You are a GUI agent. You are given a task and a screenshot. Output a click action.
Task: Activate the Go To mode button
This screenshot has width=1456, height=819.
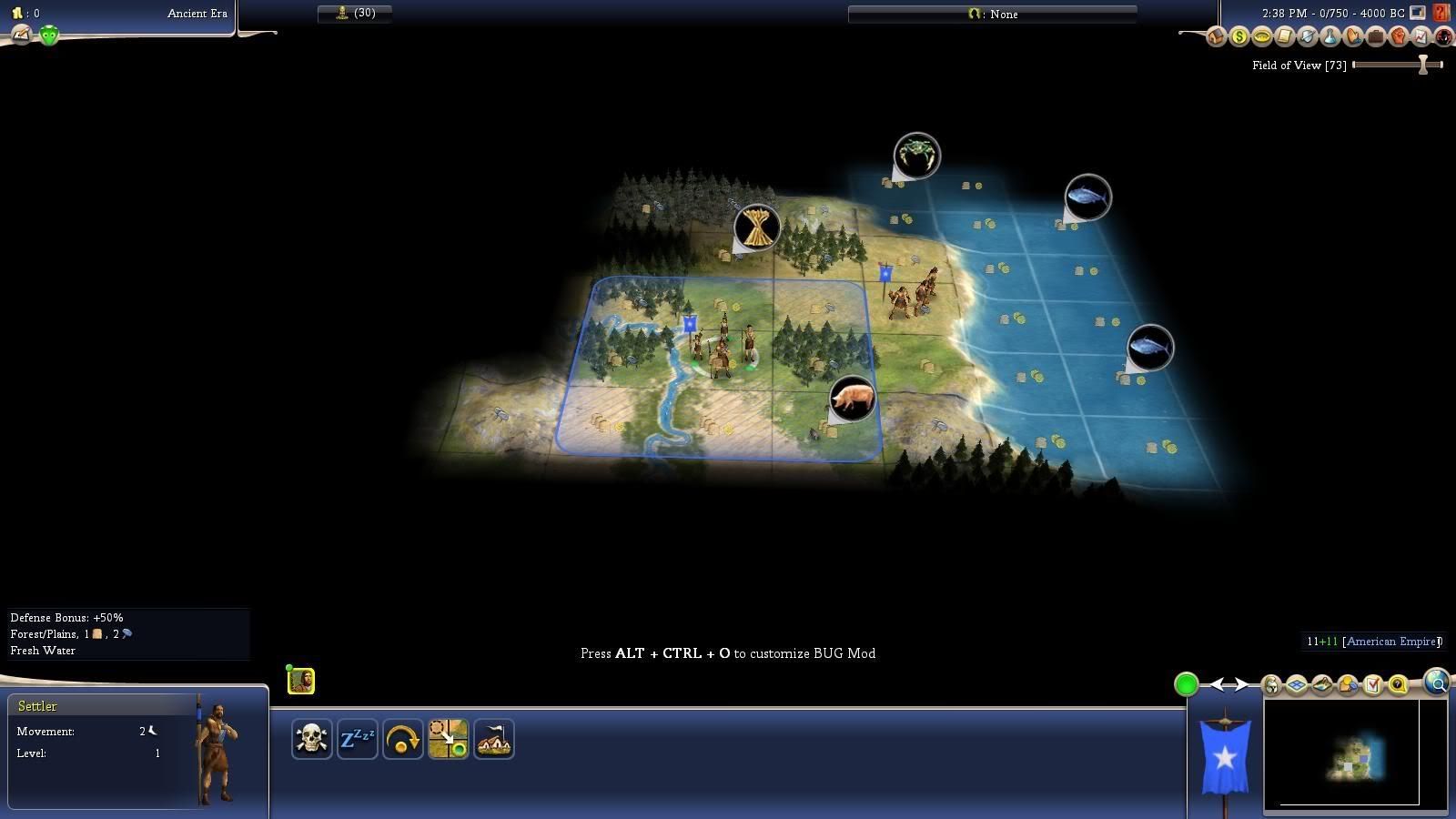(x=448, y=739)
